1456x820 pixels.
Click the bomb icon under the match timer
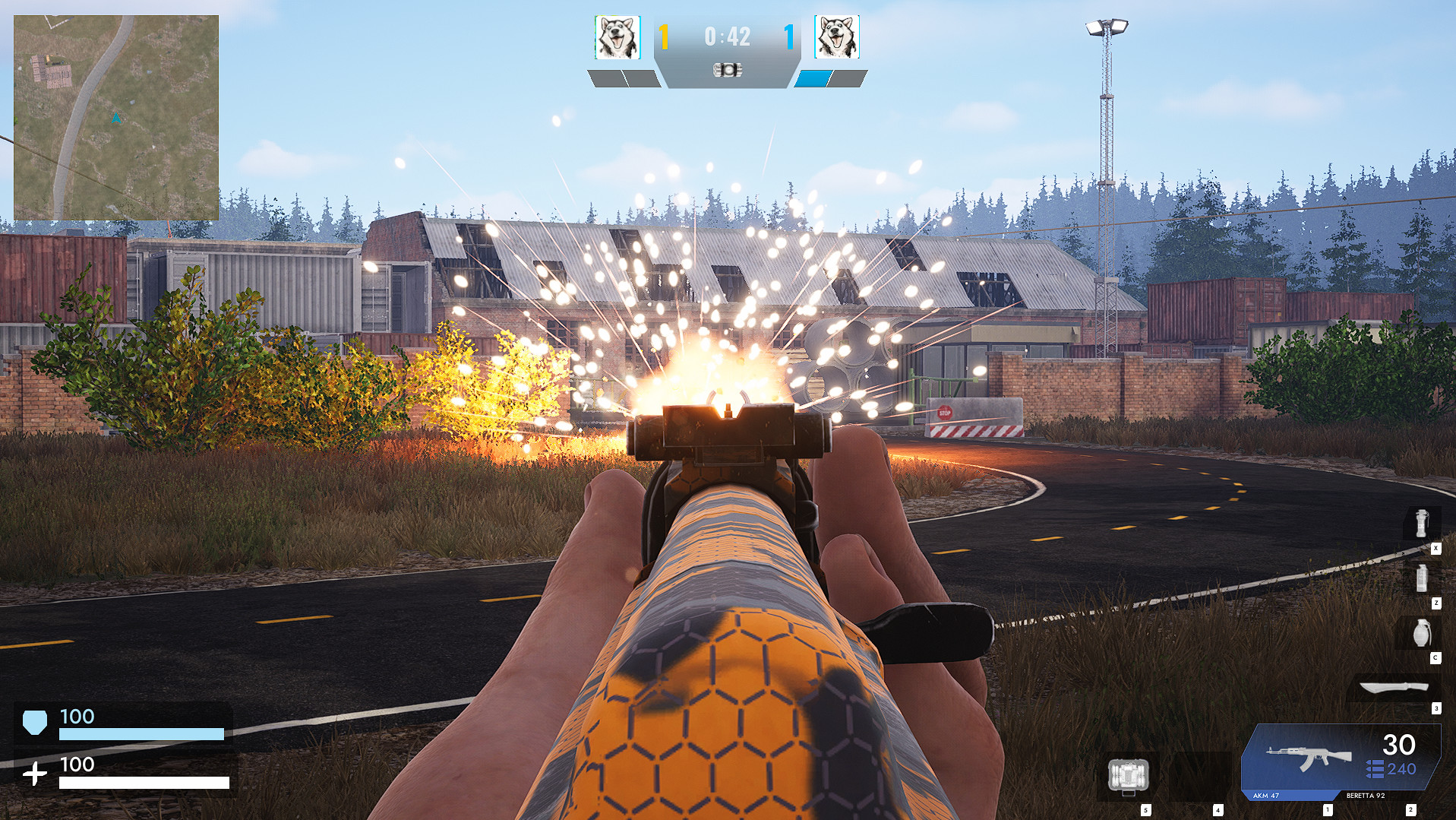coord(728,71)
